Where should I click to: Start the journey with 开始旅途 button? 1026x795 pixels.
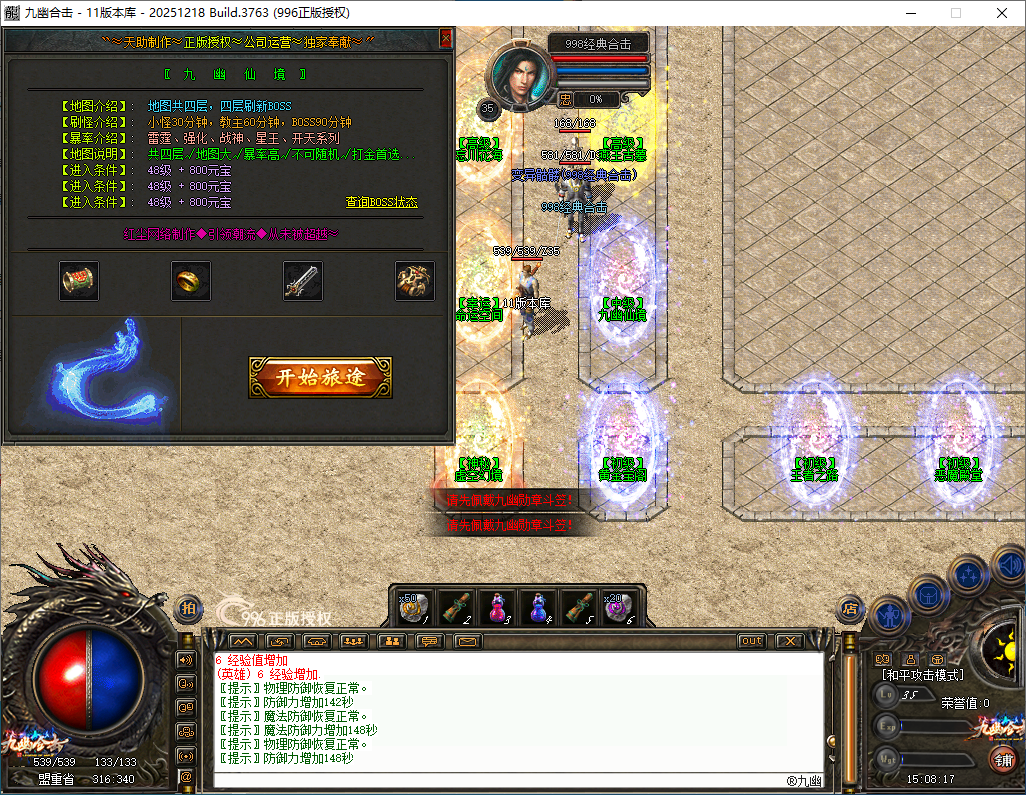[x=320, y=377]
